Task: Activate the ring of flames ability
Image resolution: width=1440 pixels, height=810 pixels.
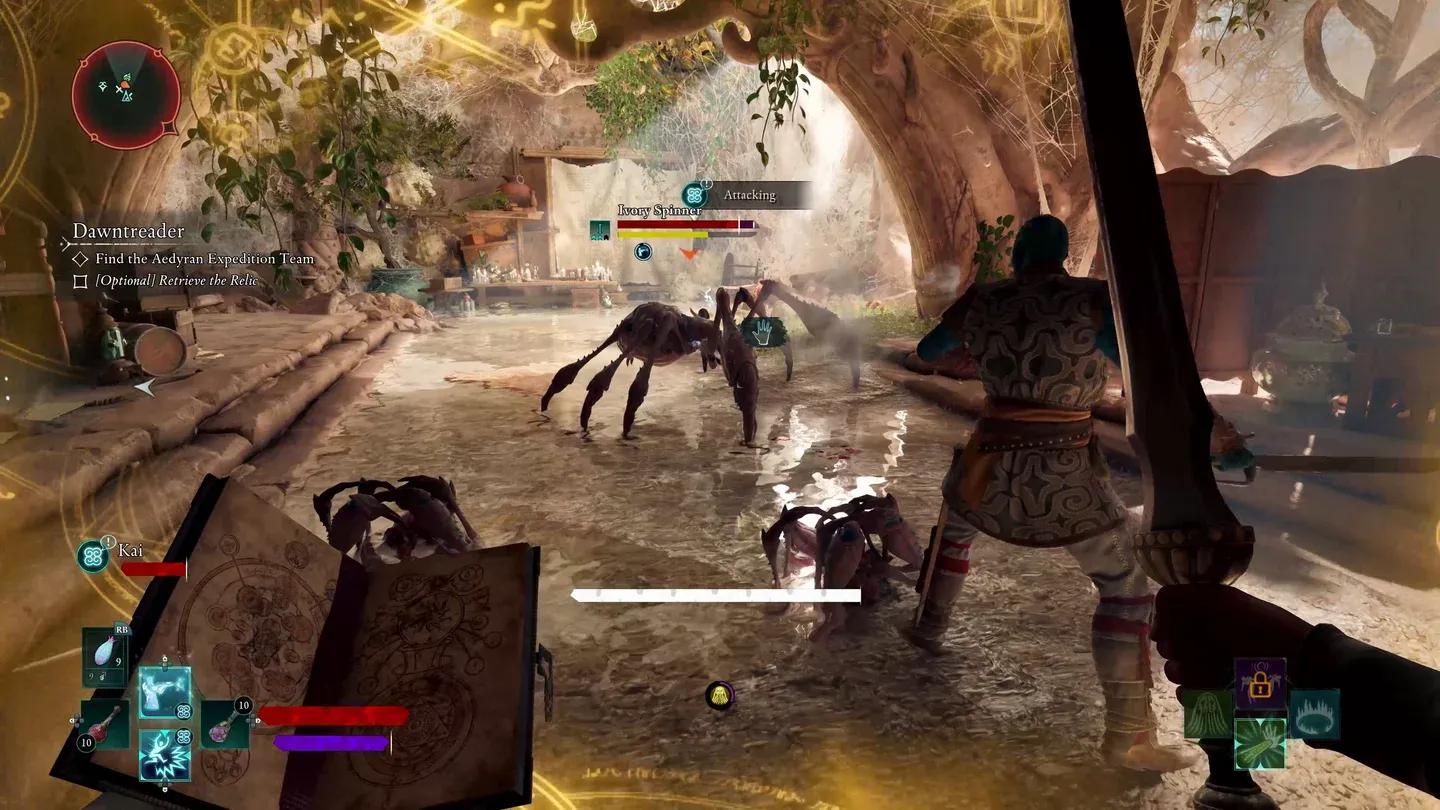Action: [1314, 714]
